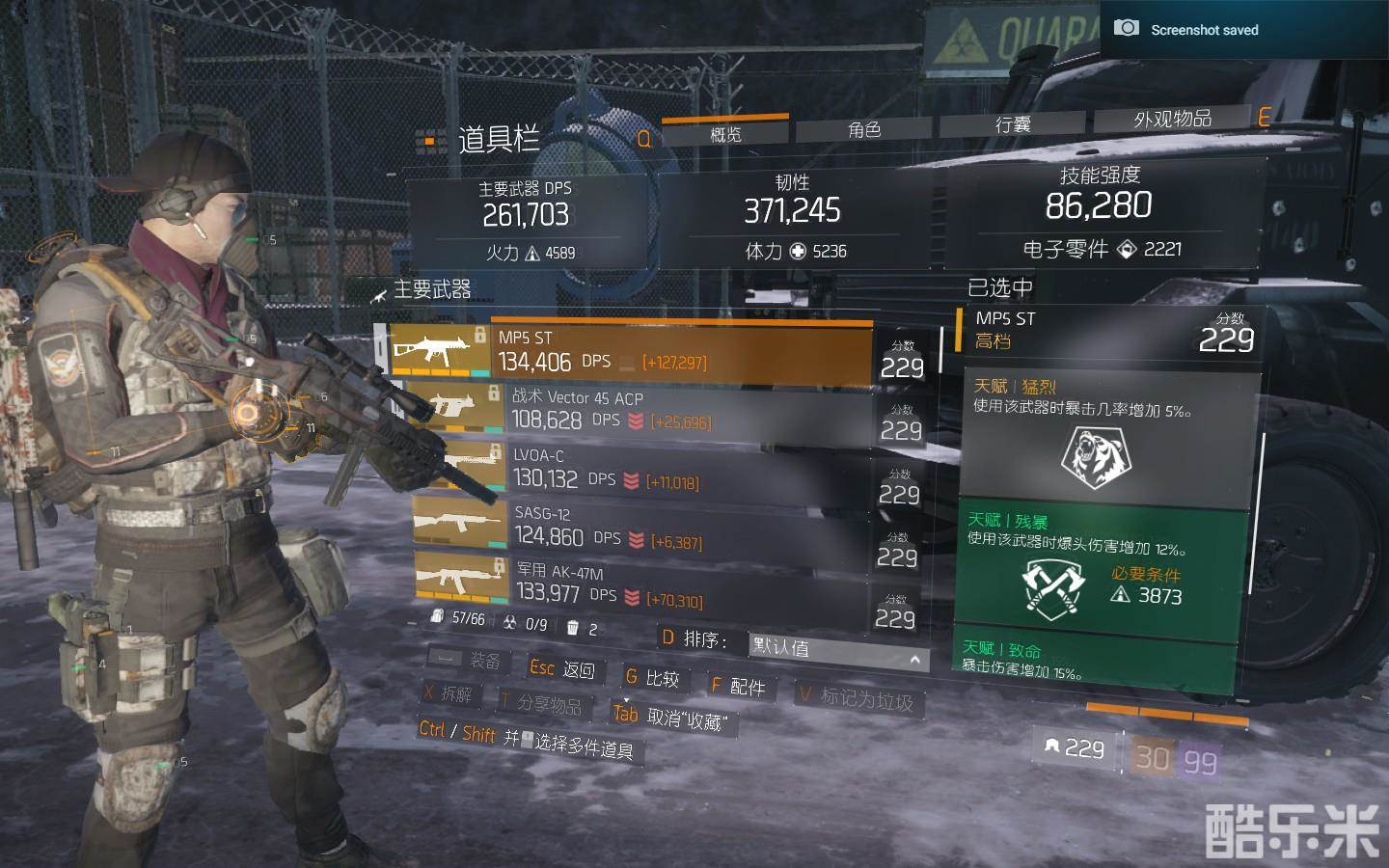1389x868 pixels.
Task: Open the 外观物品 appearance tab
Action: pos(1172,119)
